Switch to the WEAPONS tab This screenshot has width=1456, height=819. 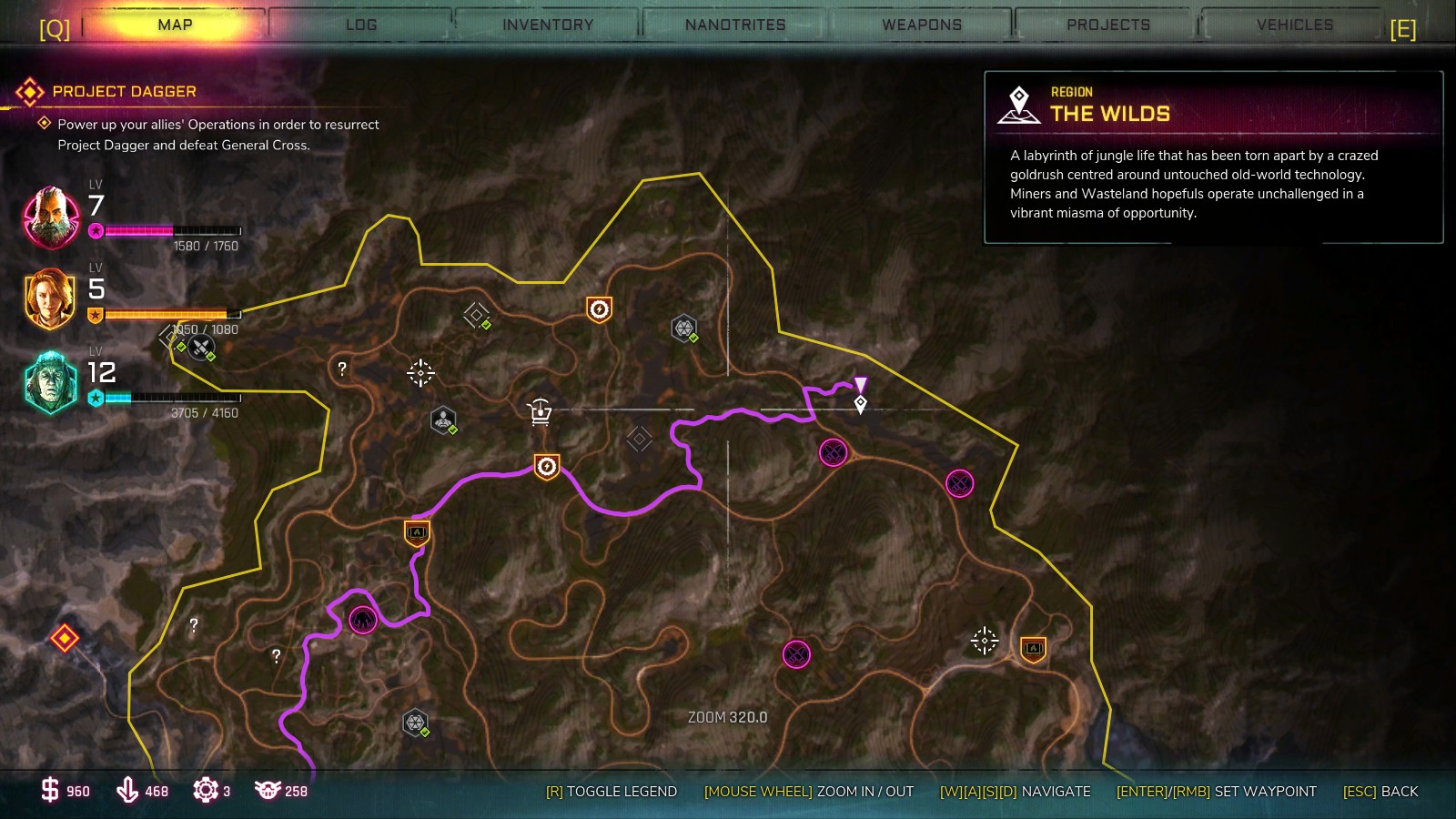[920, 25]
